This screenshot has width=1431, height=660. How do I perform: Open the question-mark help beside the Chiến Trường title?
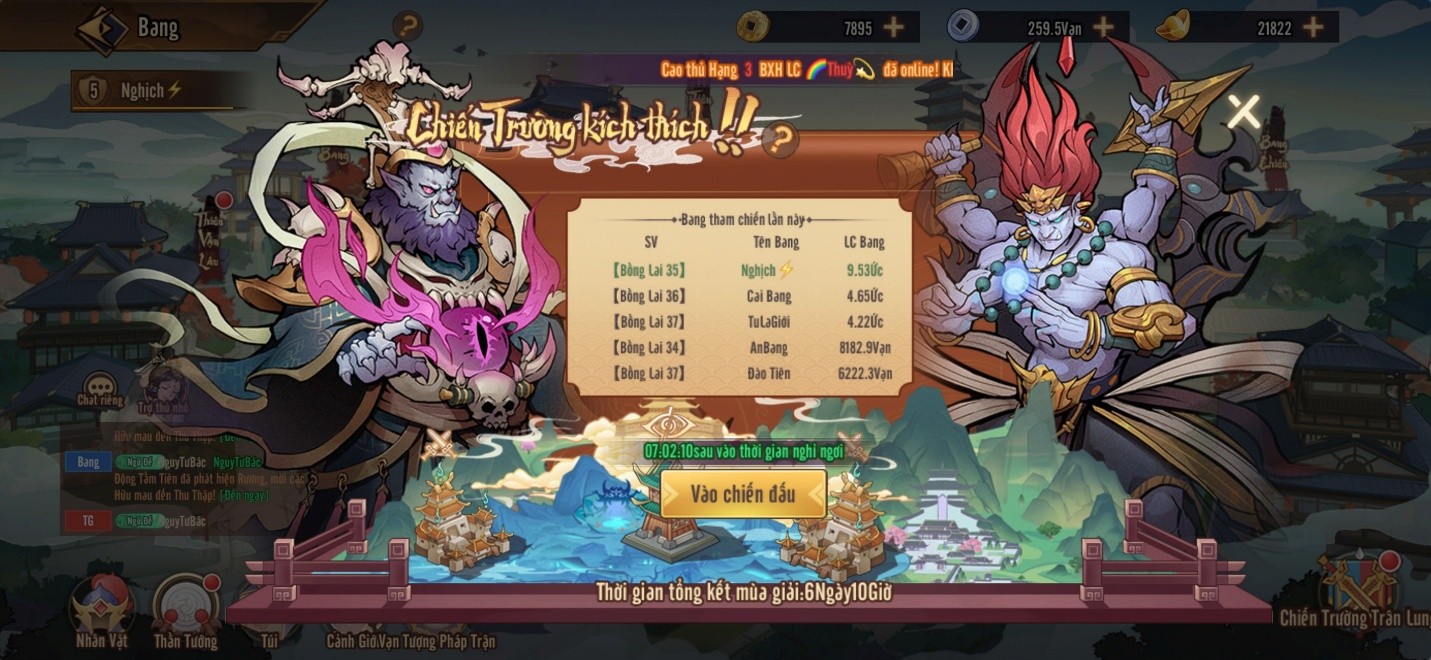(780, 139)
